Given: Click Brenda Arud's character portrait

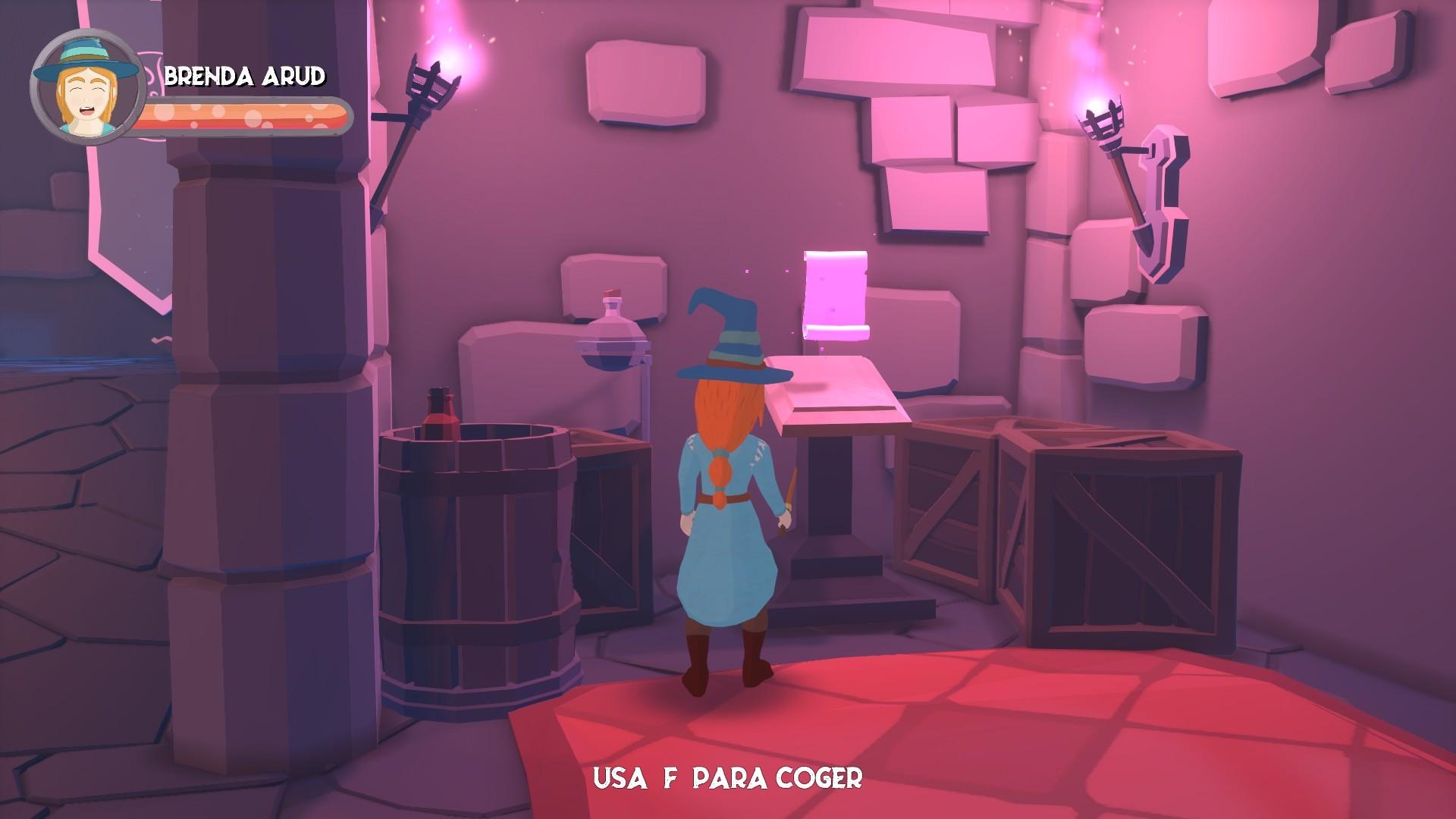Looking at the screenshot, I should pos(87,83).
